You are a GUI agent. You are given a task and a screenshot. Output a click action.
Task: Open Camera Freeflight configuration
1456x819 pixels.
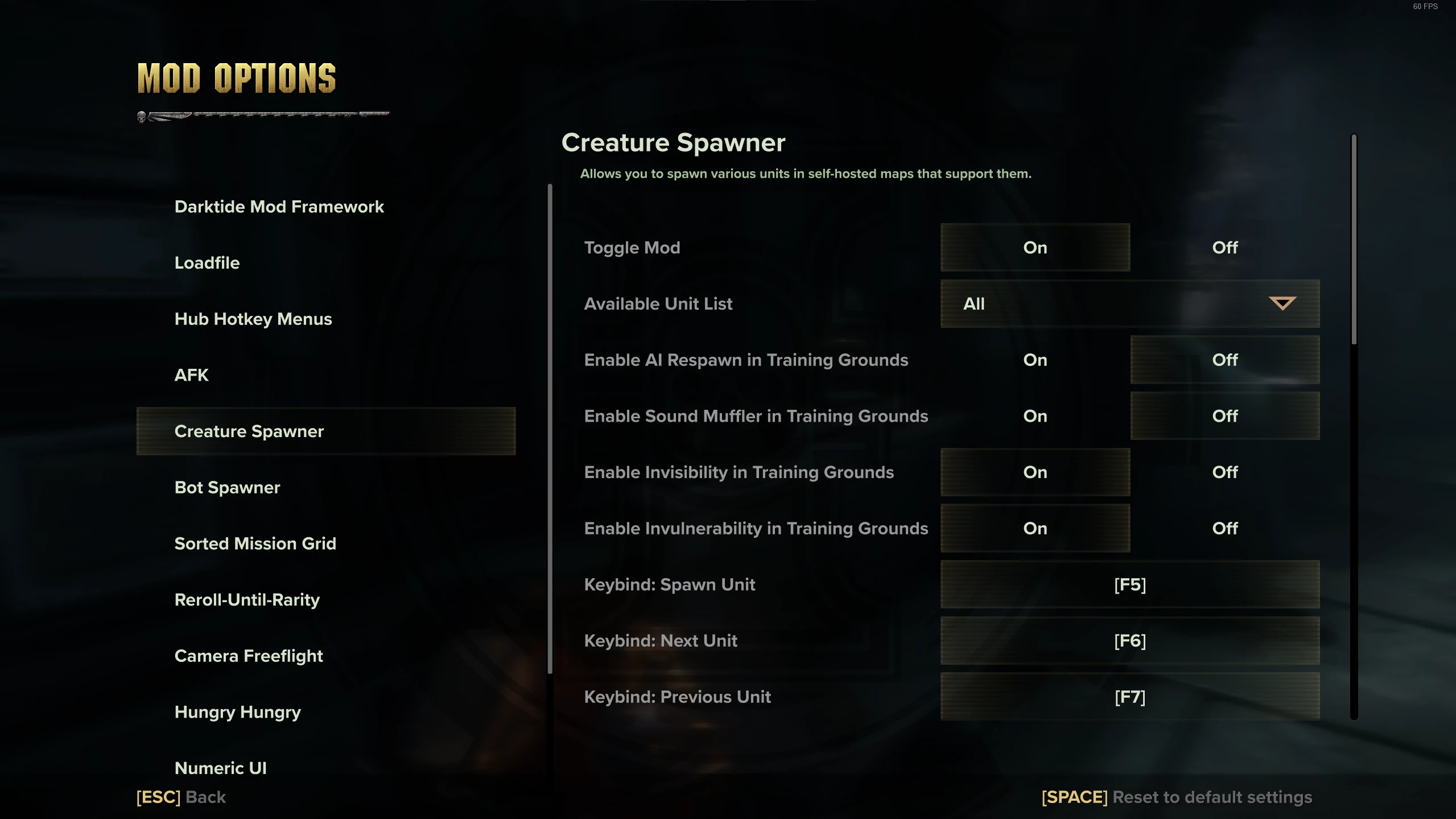249,655
